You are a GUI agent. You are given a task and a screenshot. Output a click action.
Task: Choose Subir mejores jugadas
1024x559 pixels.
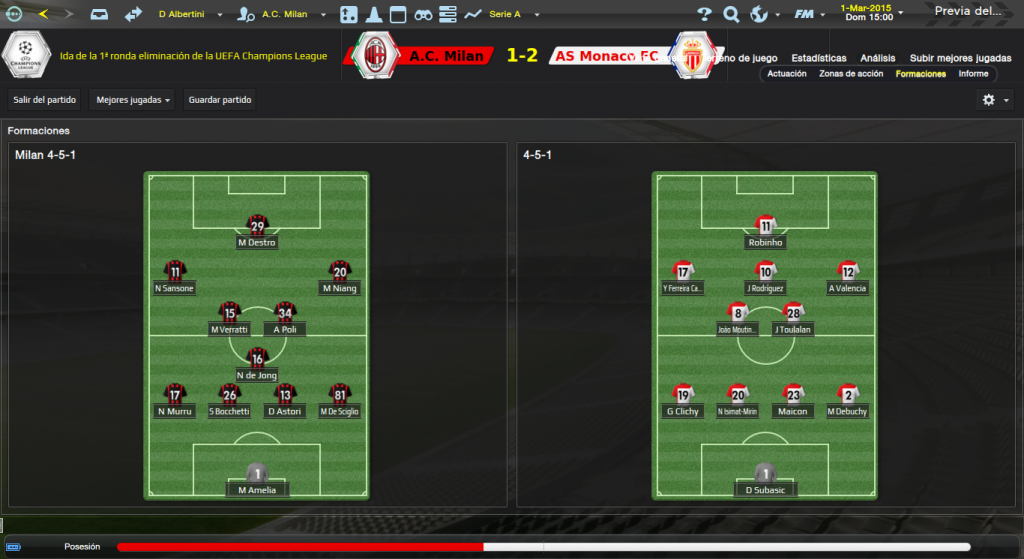(960, 58)
